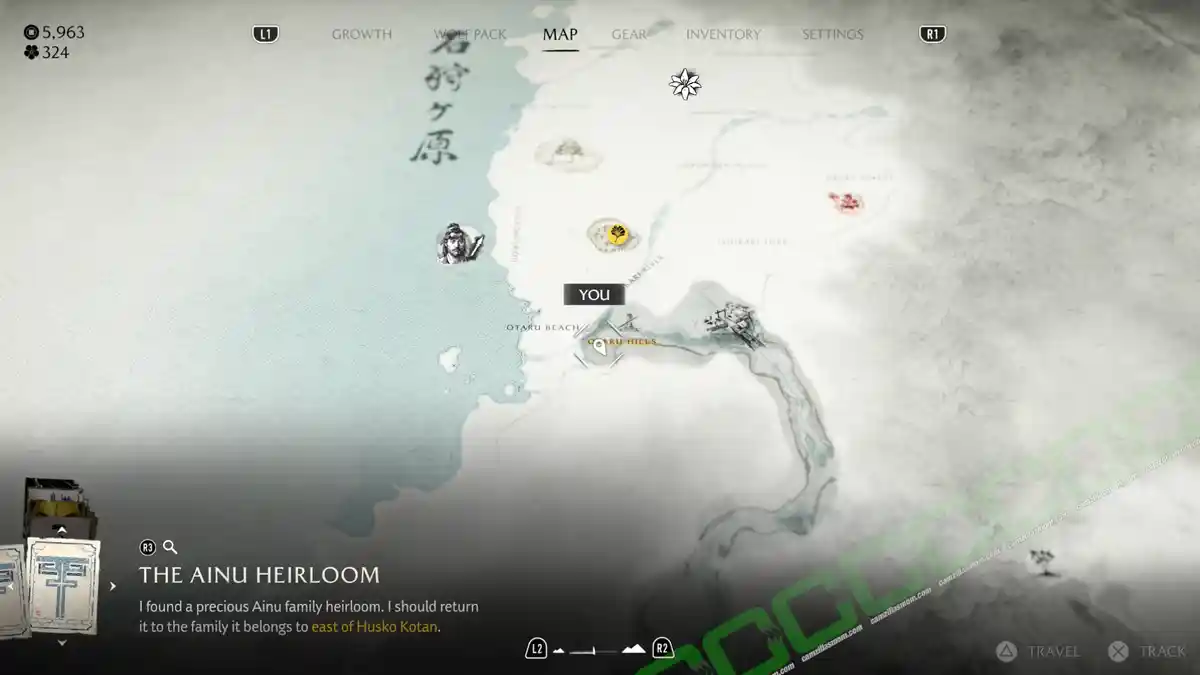Select the Ainu Heirloom quest card
The height and width of the screenshot is (675, 1200).
pyautogui.click(x=62, y=587)
